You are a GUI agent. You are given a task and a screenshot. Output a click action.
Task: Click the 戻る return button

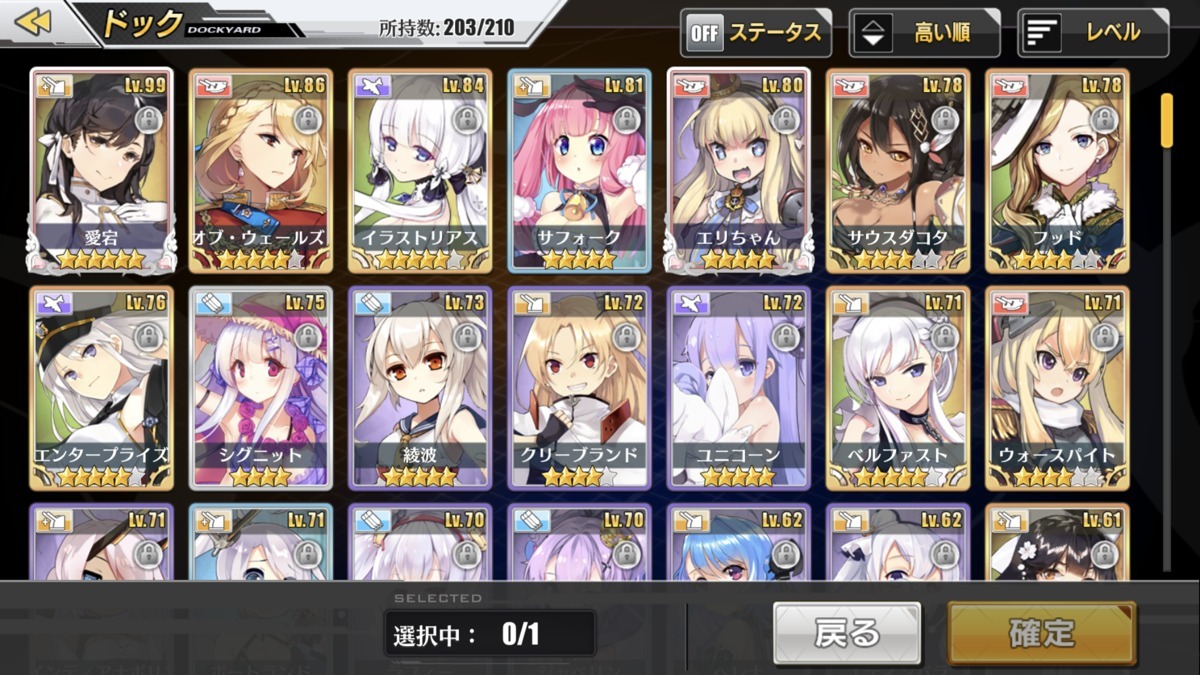847,633
